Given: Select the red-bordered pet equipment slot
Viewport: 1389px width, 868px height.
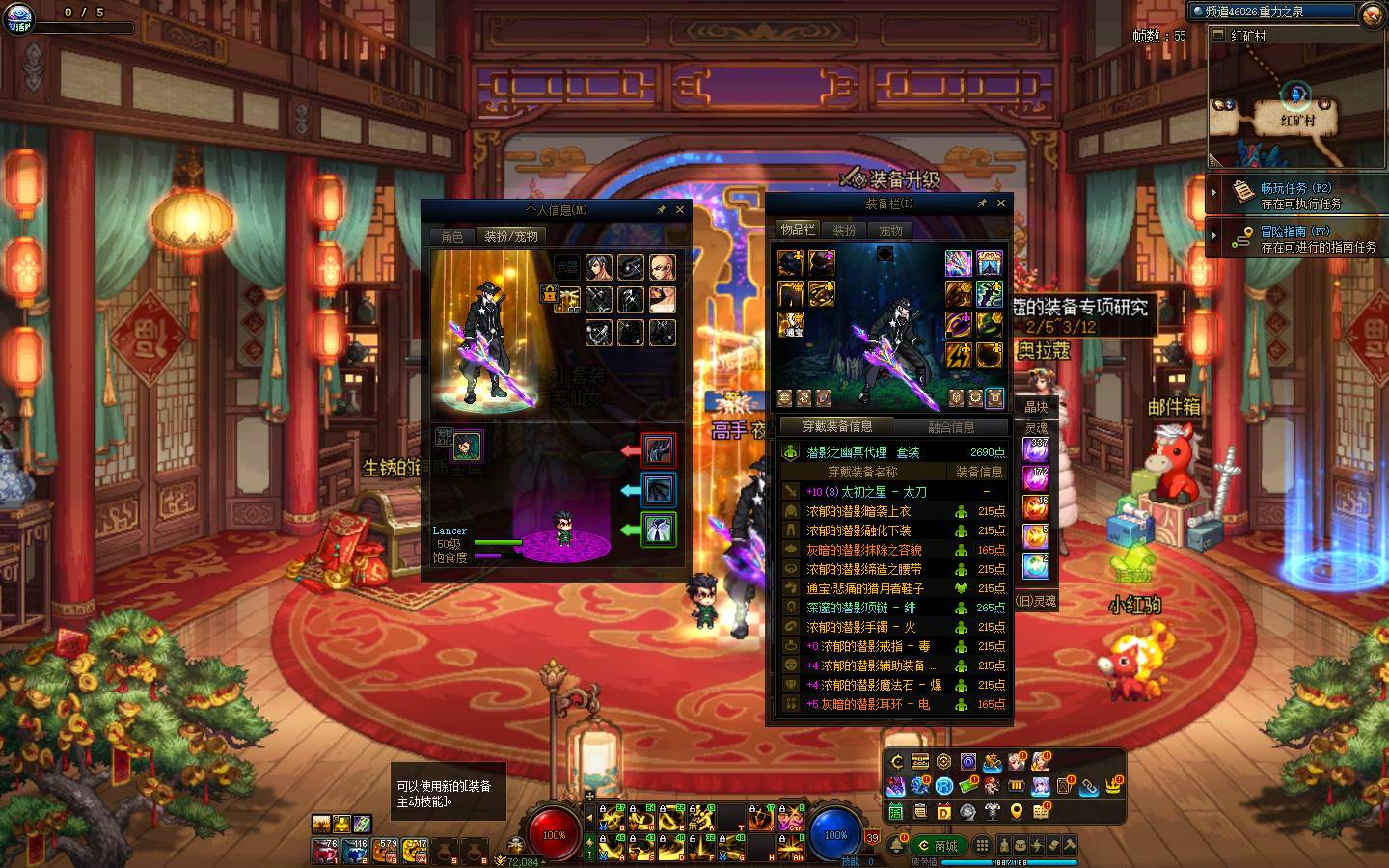Looking at the screenshot, I should (659, 450).
